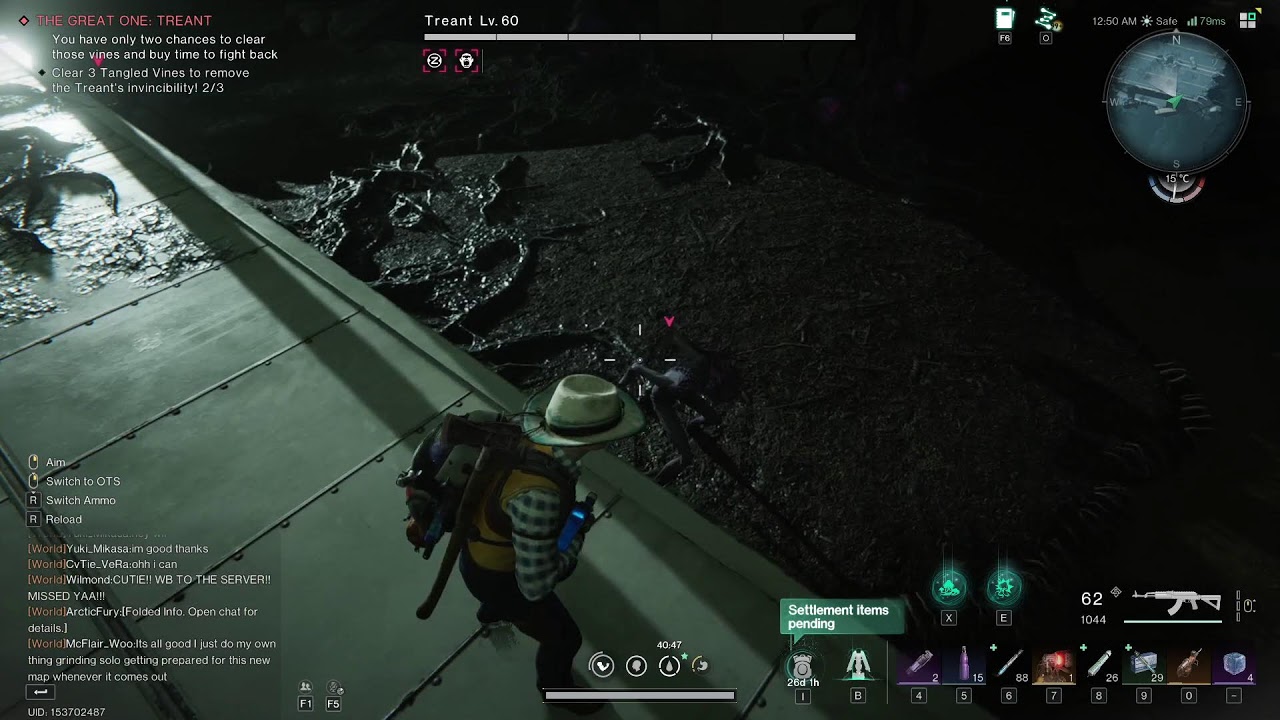Select the syringe slot with 88 count
The height and width of the screenshot is (720, 1280).
click(1009, 665)
